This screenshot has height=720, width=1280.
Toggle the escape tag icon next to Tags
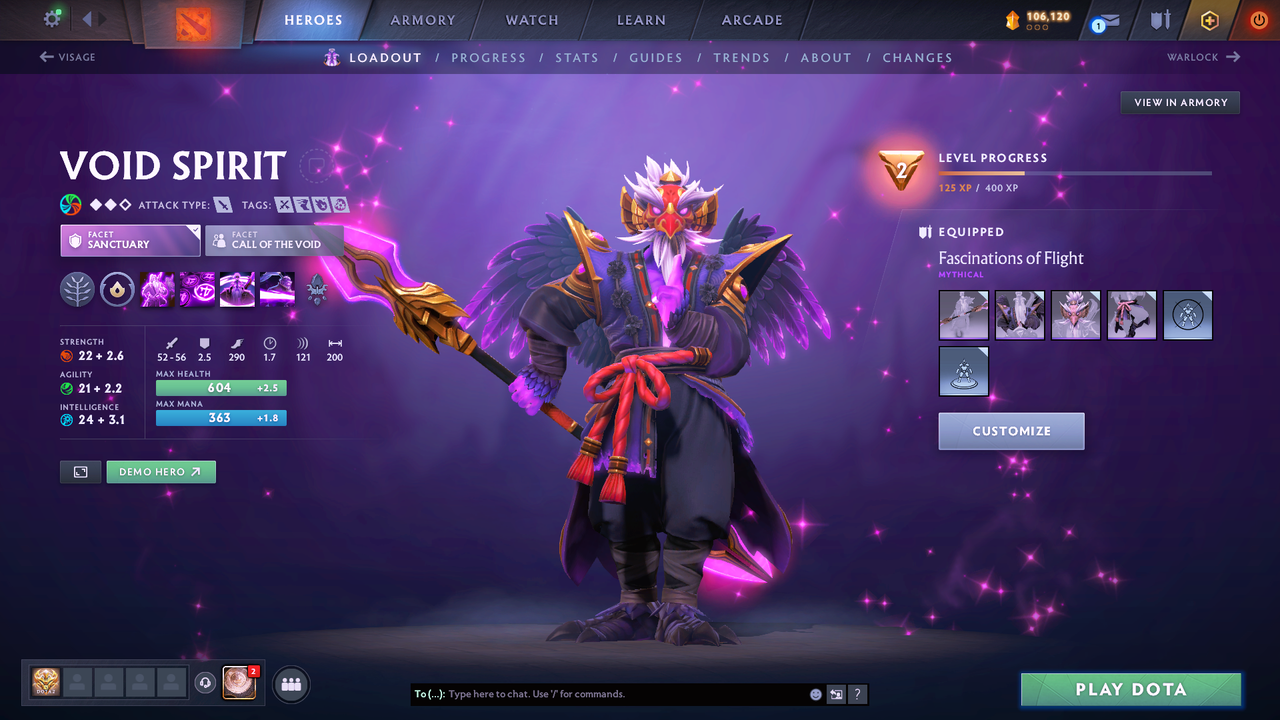[x=303, y=205]
